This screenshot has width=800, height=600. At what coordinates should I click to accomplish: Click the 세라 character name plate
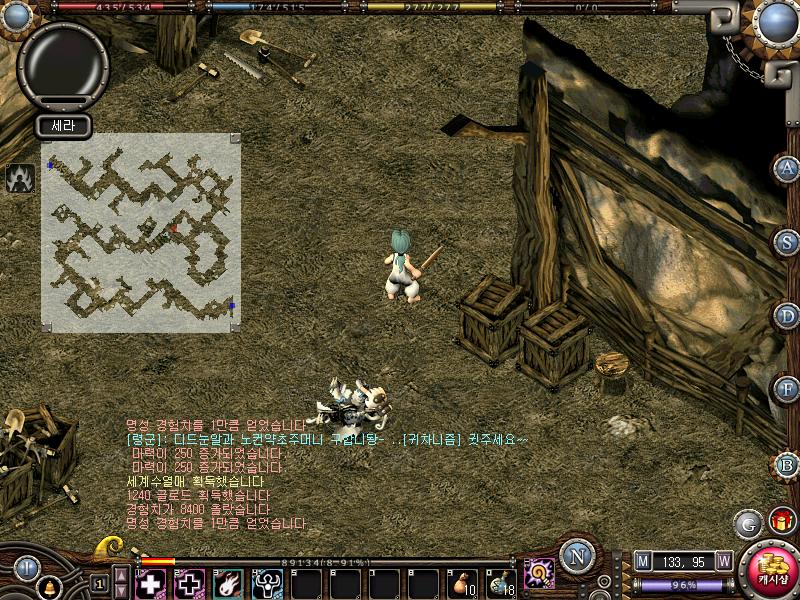point(63,126)
